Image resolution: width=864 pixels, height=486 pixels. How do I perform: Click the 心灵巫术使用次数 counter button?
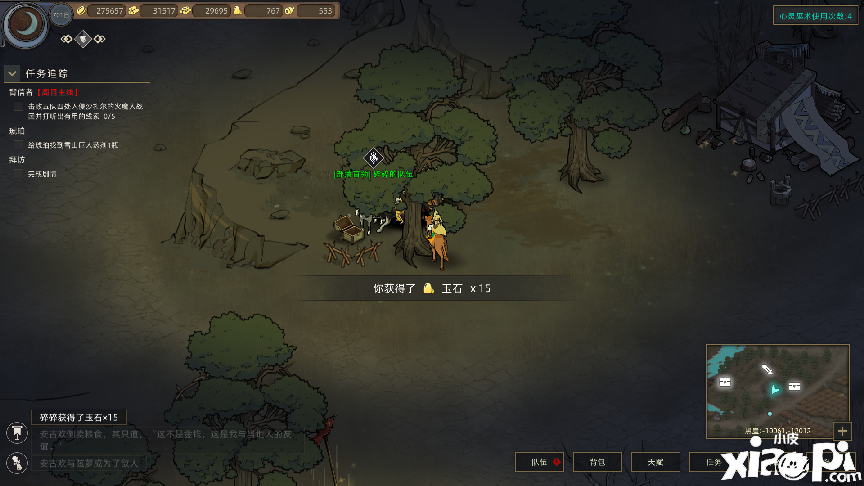coord(814,15)
